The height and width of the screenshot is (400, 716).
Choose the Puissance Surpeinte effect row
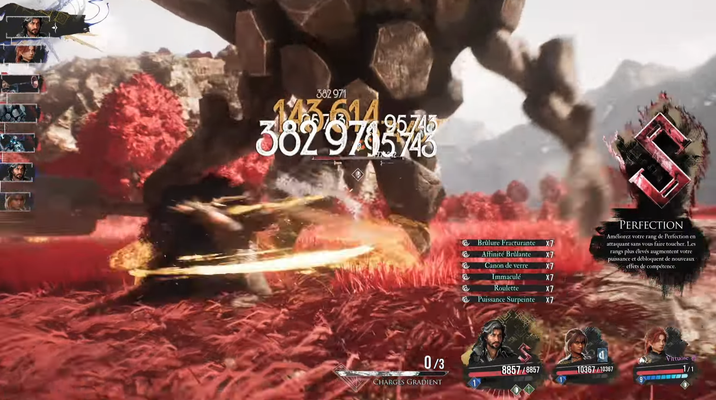point(507,299)
